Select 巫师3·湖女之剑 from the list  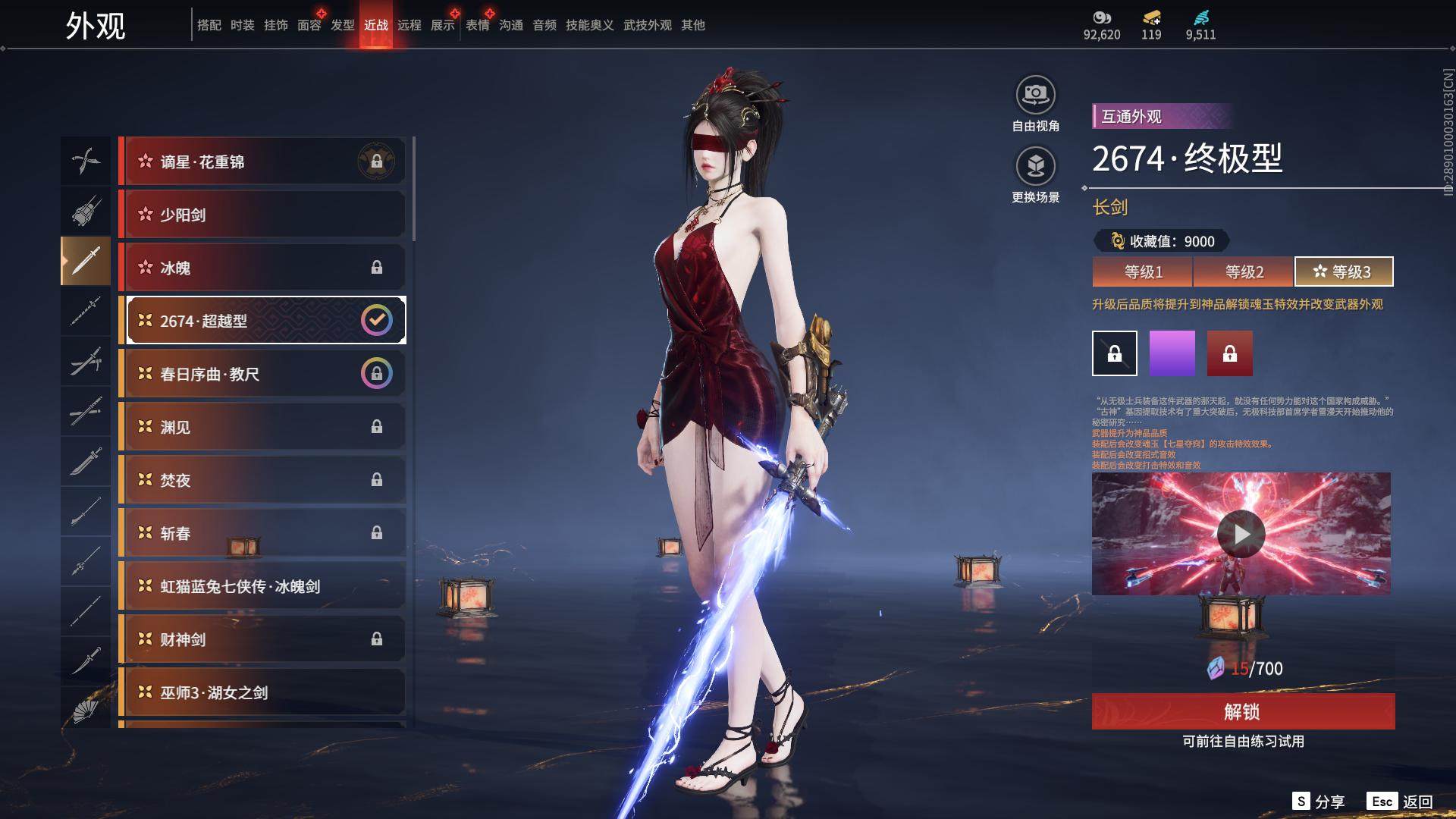(262, 692)
